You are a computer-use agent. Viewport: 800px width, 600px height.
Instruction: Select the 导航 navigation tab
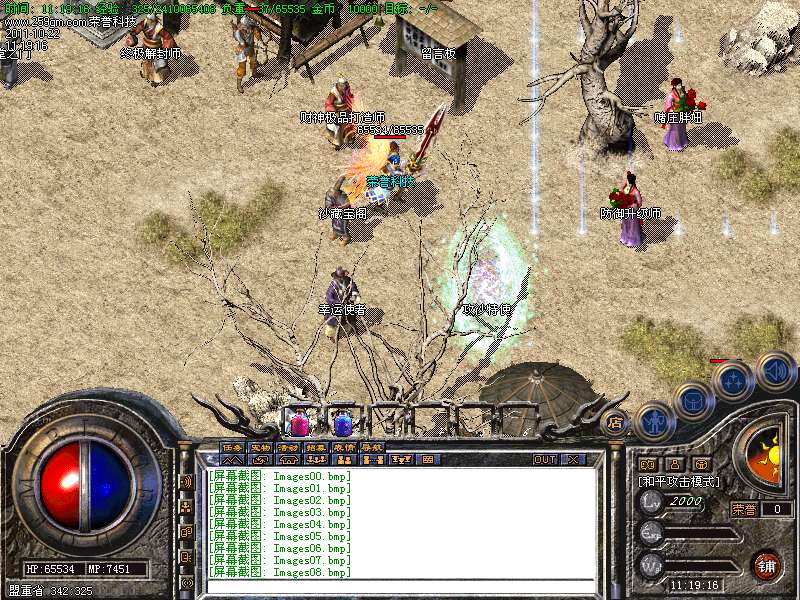pyautogui.click(x=371, y=447)
